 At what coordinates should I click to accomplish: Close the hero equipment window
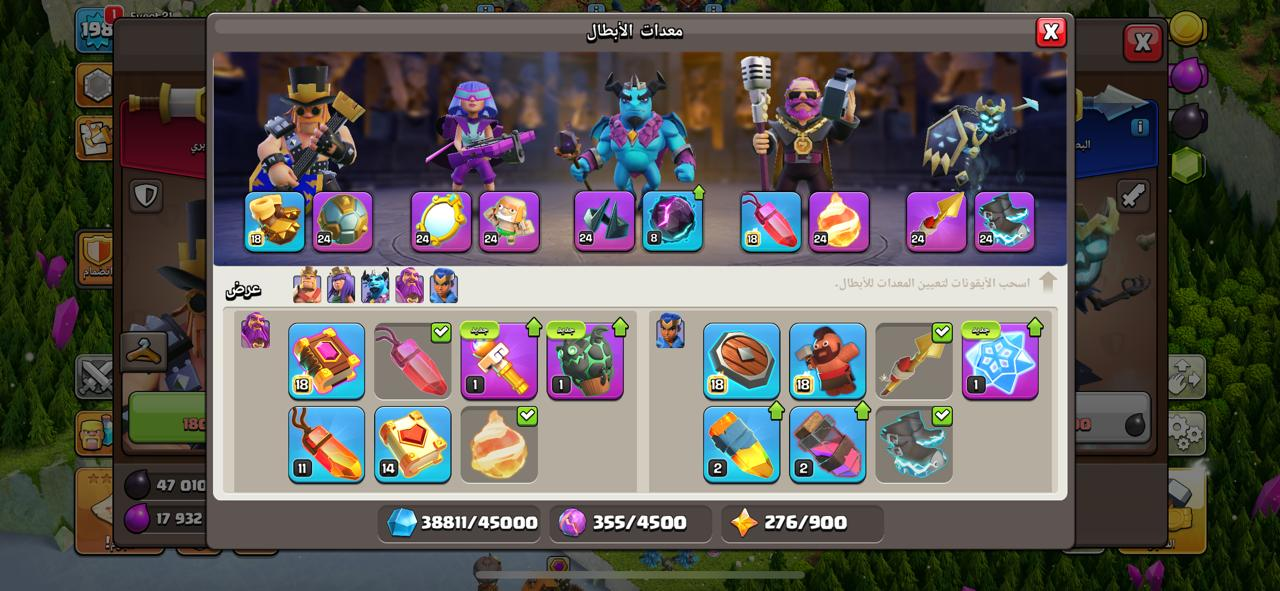(1050, 32)
